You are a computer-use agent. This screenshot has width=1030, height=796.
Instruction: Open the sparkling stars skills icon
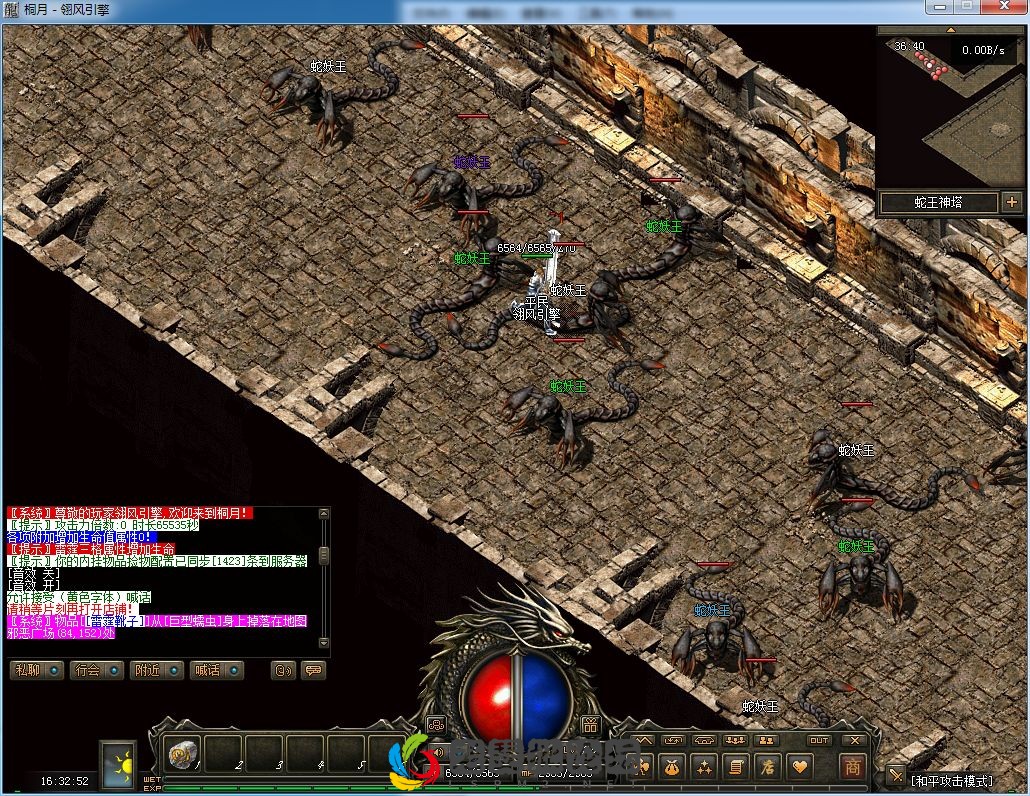coord(704,767)
